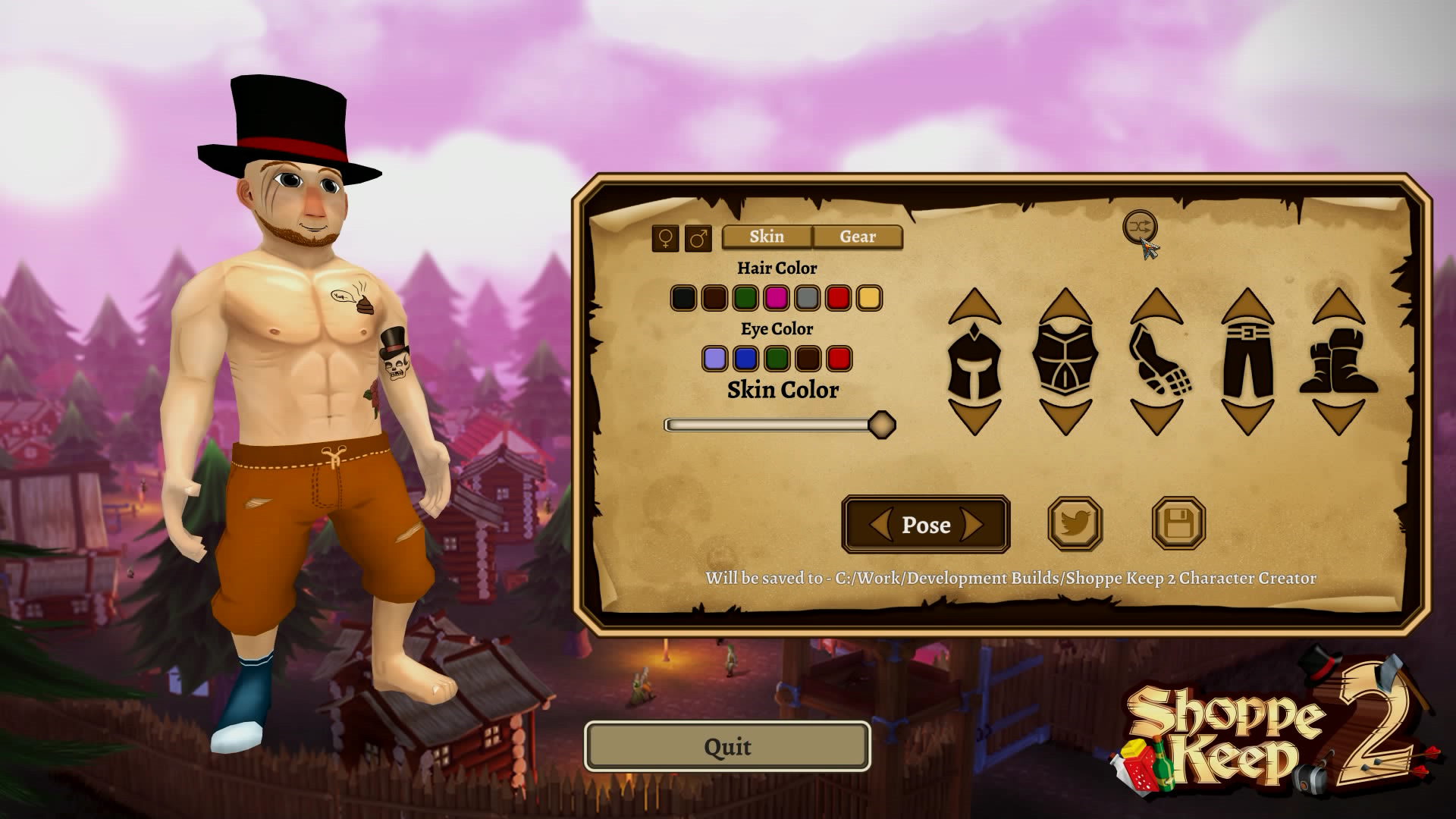Switch to the Gear tab
The width and height of the screenshot is (1456, 819).
[857, 237]
